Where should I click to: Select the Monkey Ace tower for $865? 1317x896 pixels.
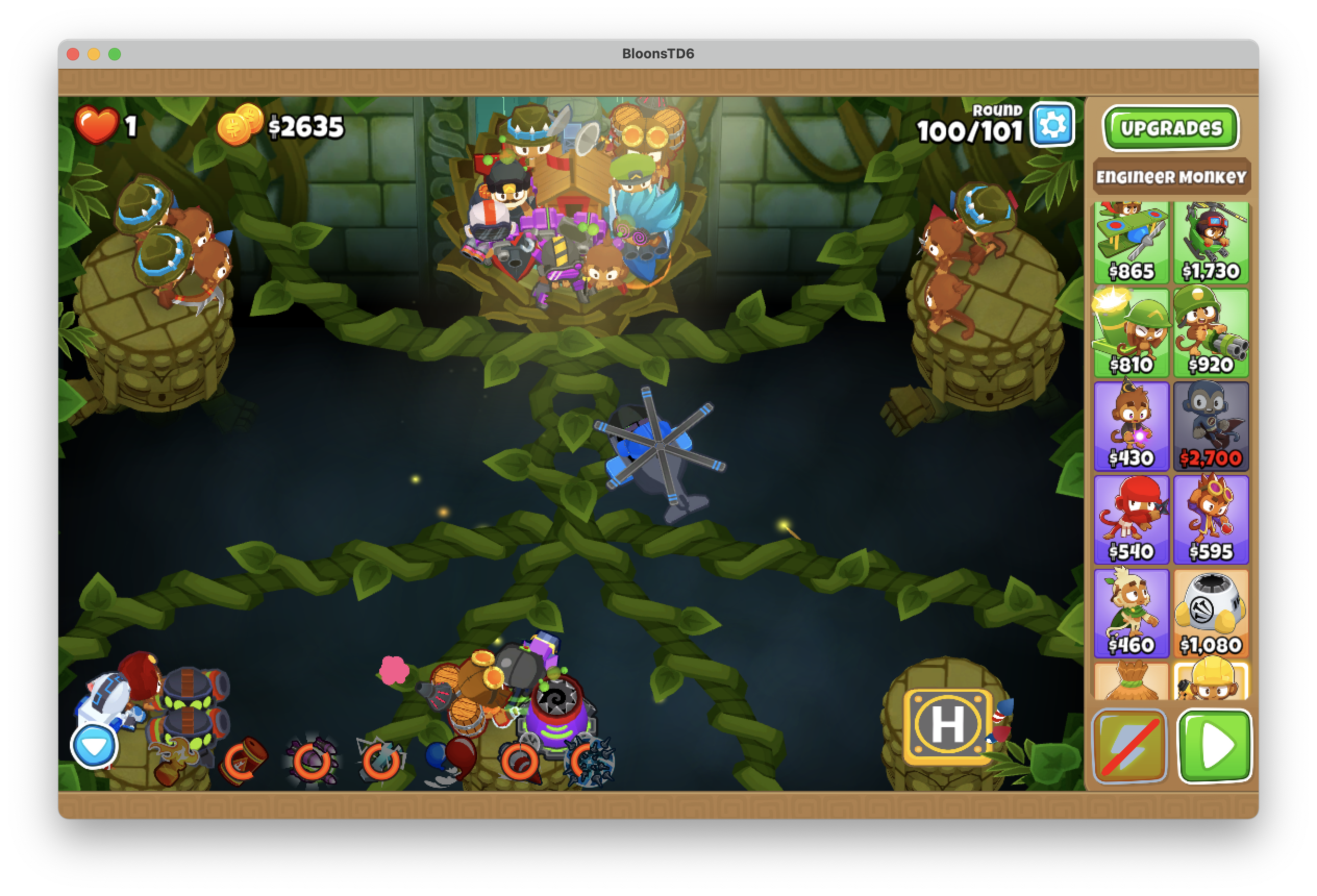coord(1131,244)
